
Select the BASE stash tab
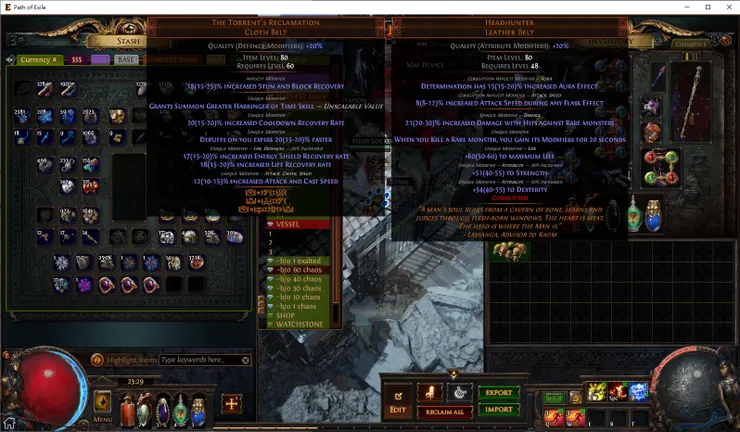coord(125,60)
